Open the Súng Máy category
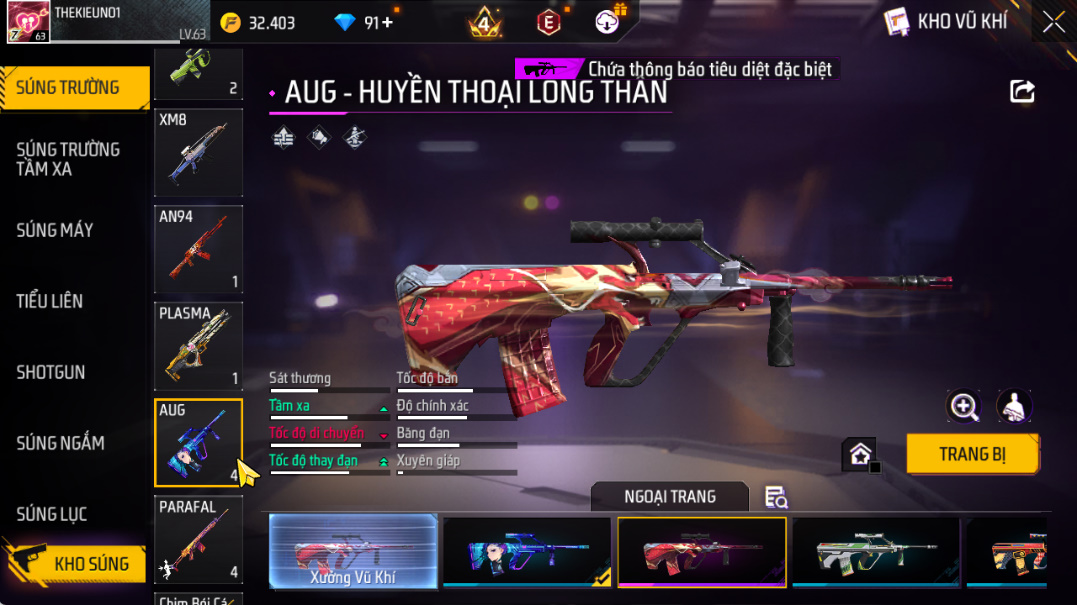This screenshot has width=1077, height=605. [x=55, y=230]
